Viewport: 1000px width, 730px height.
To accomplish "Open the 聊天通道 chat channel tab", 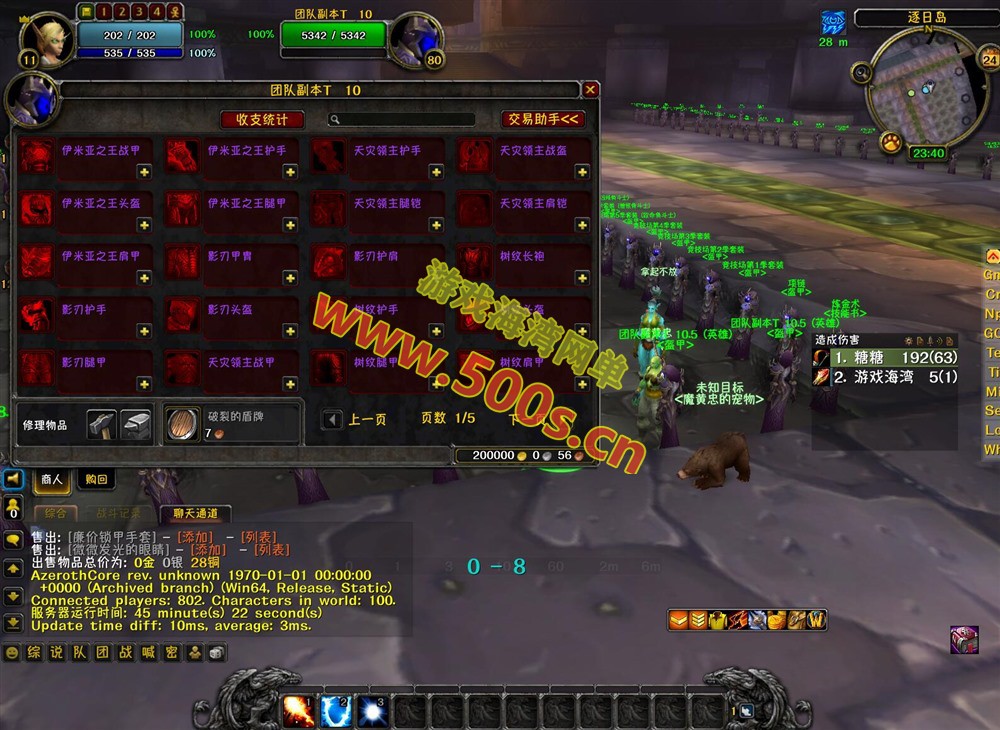I will (x=195, y=513).
